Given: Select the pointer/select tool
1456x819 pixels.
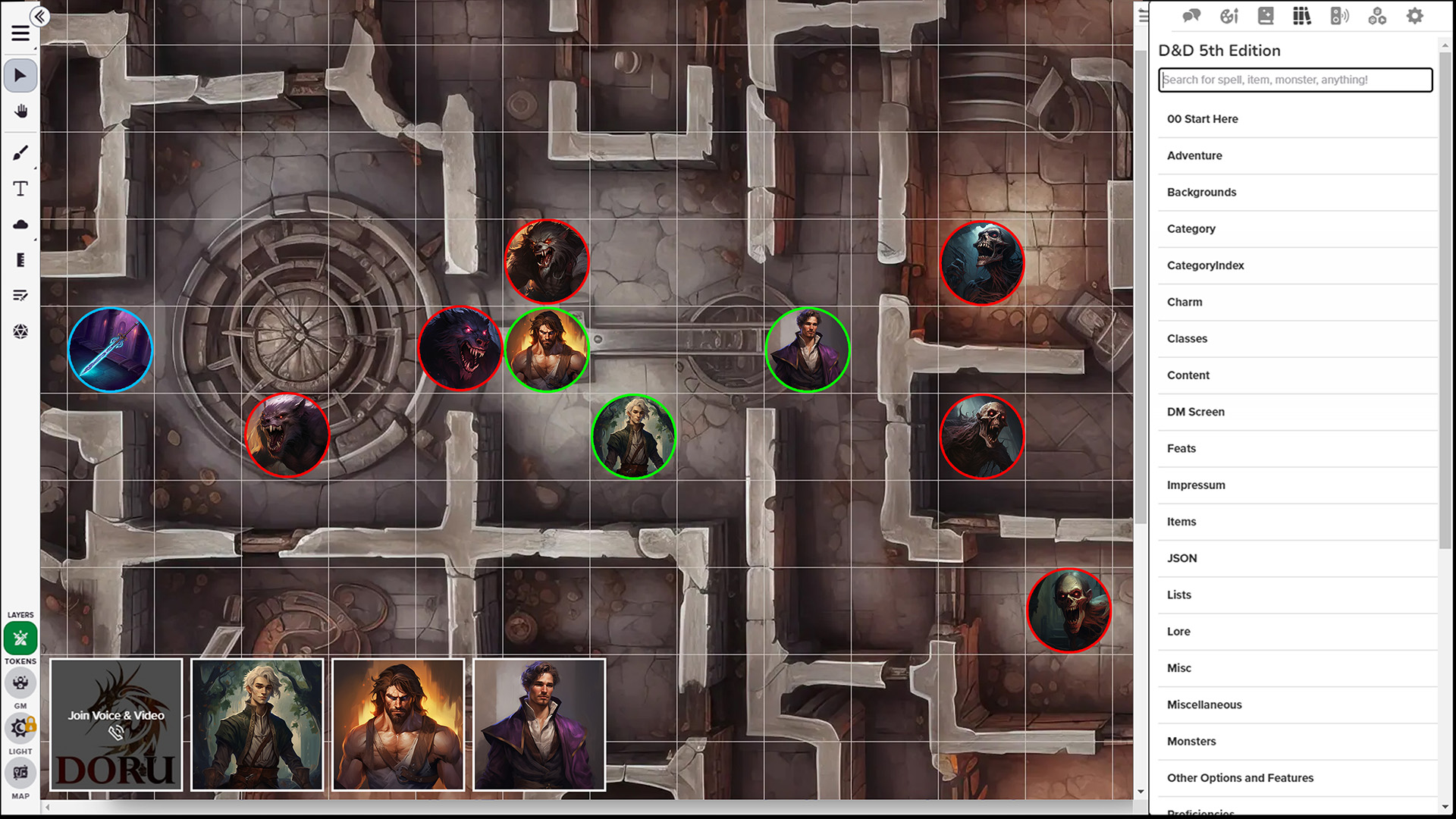Looking at the screenshot, I should click(20, 75).
